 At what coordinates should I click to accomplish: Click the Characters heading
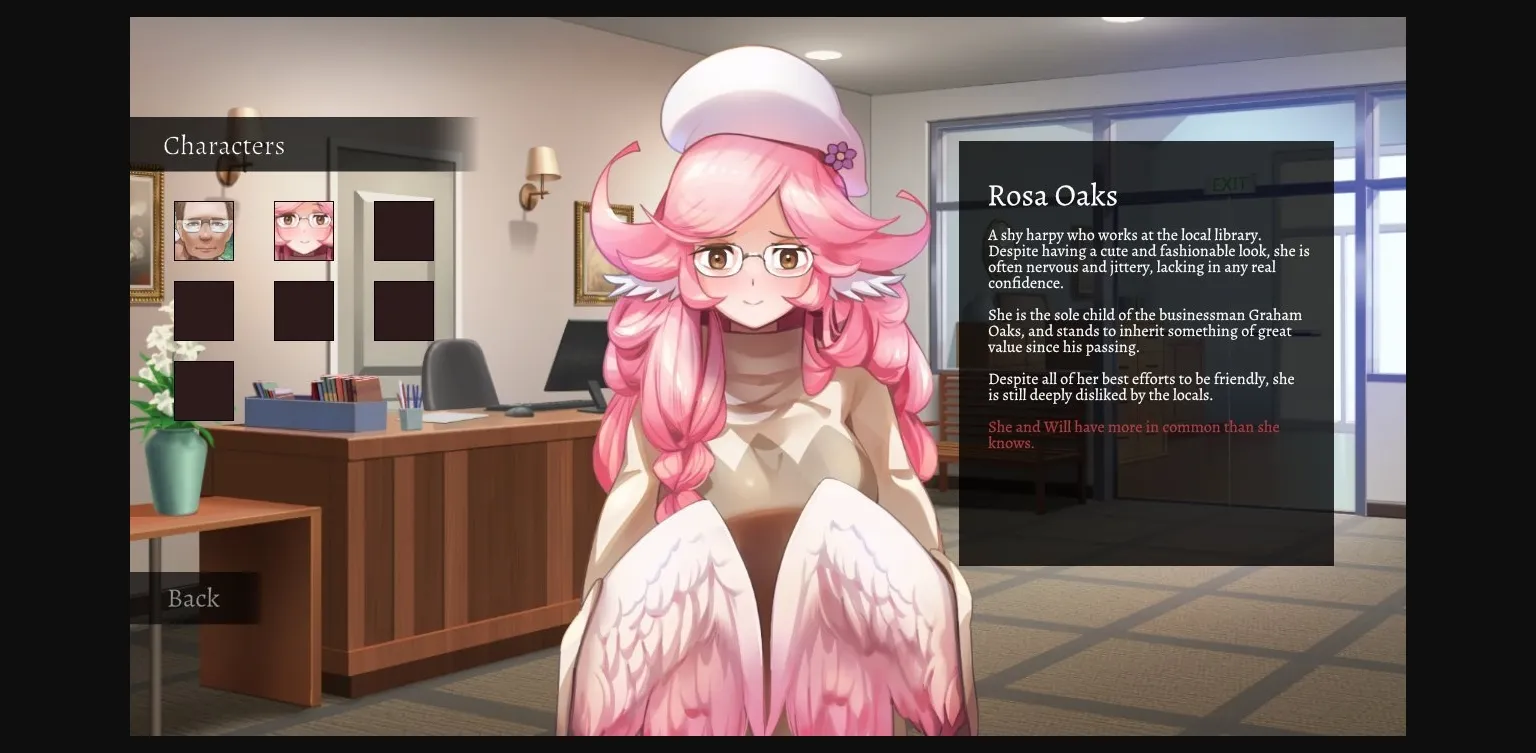224,146
